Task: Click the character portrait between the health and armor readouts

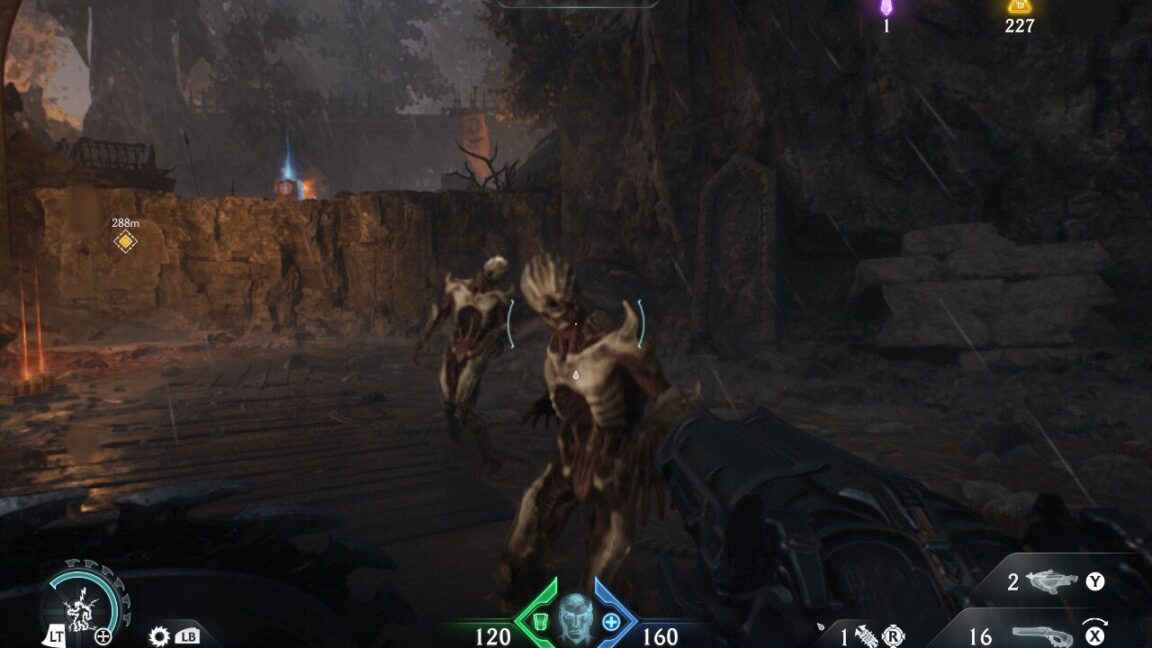Action: coord(575,617)
